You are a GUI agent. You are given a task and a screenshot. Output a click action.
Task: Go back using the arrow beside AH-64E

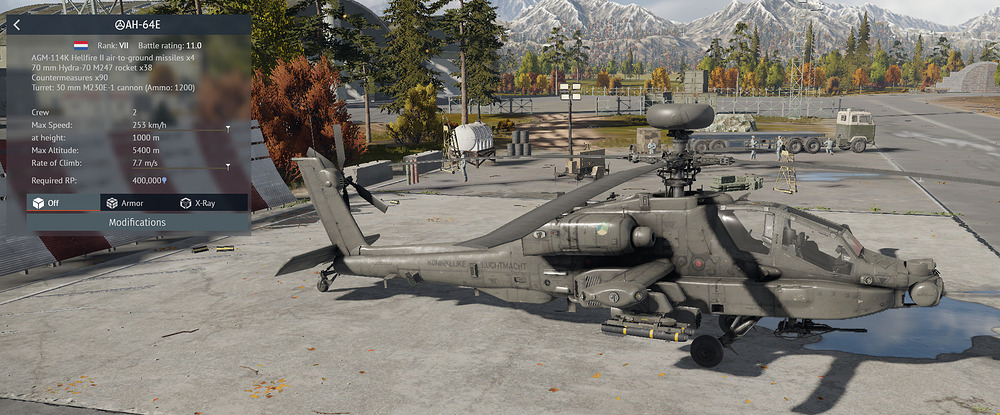coord(17,25)
